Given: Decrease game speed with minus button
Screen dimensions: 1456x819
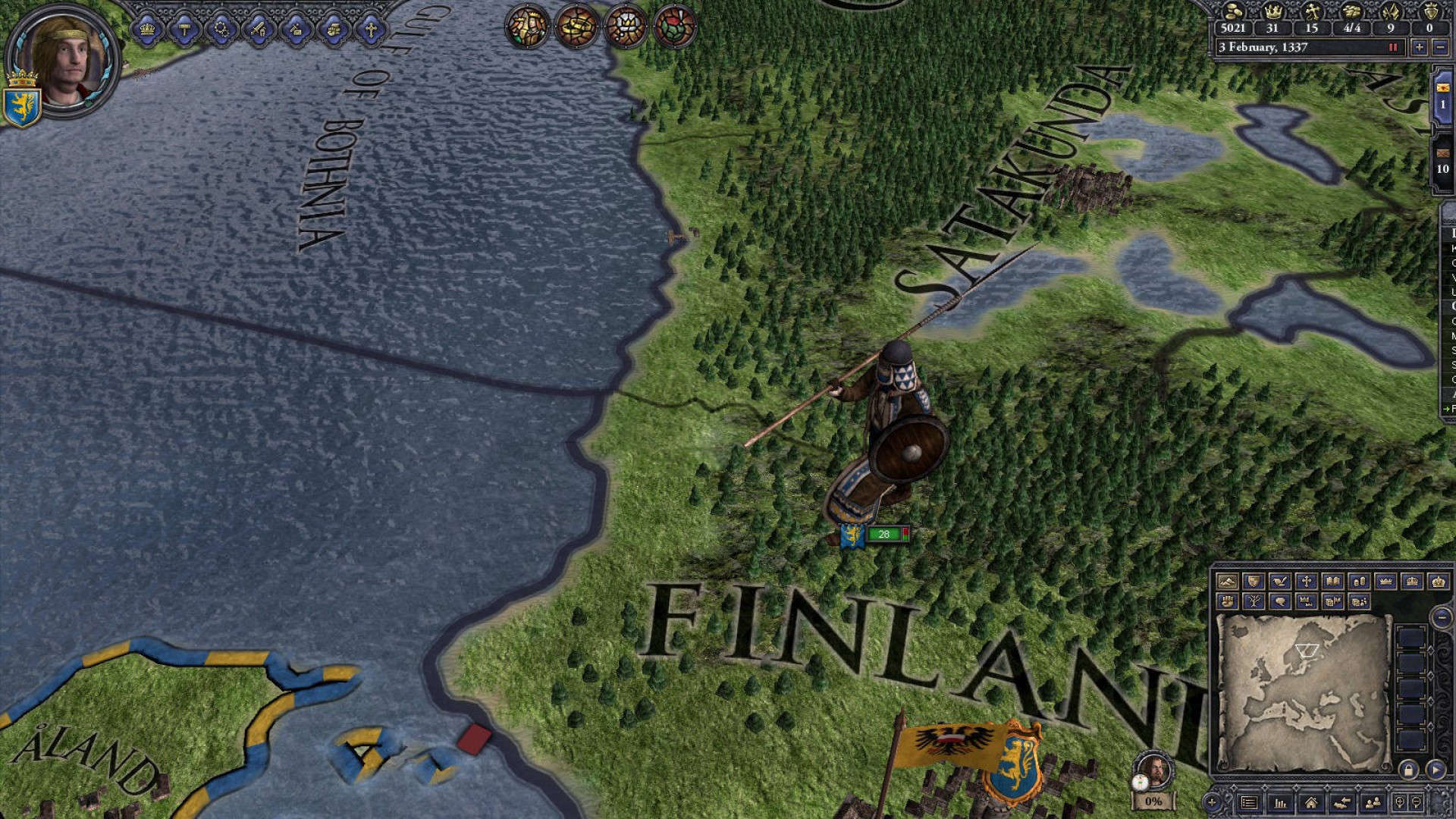Looking at the screenshot, I should tap(1440, 47).
